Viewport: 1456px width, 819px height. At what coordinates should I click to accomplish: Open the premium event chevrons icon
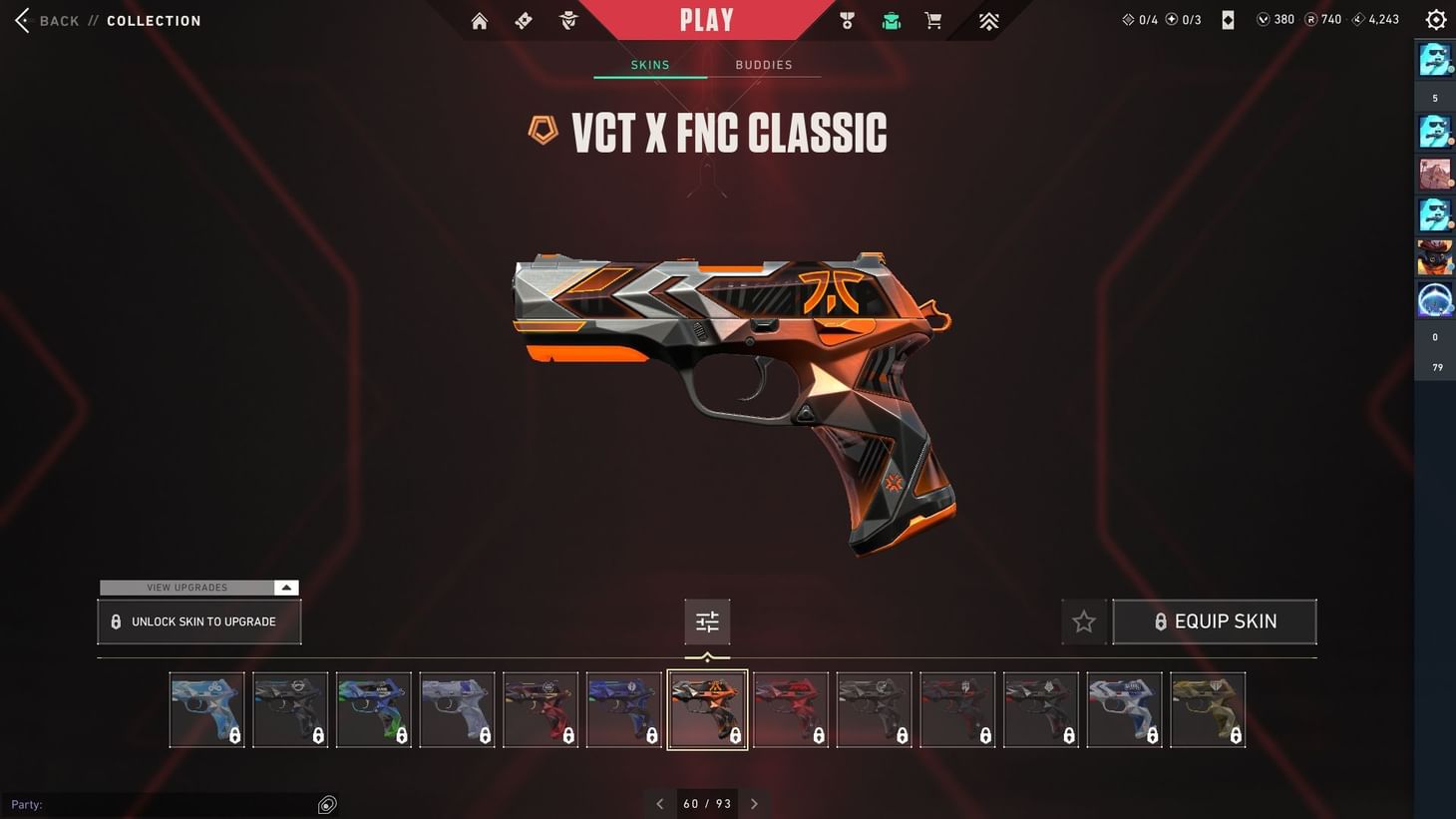[x=987, y=20]
